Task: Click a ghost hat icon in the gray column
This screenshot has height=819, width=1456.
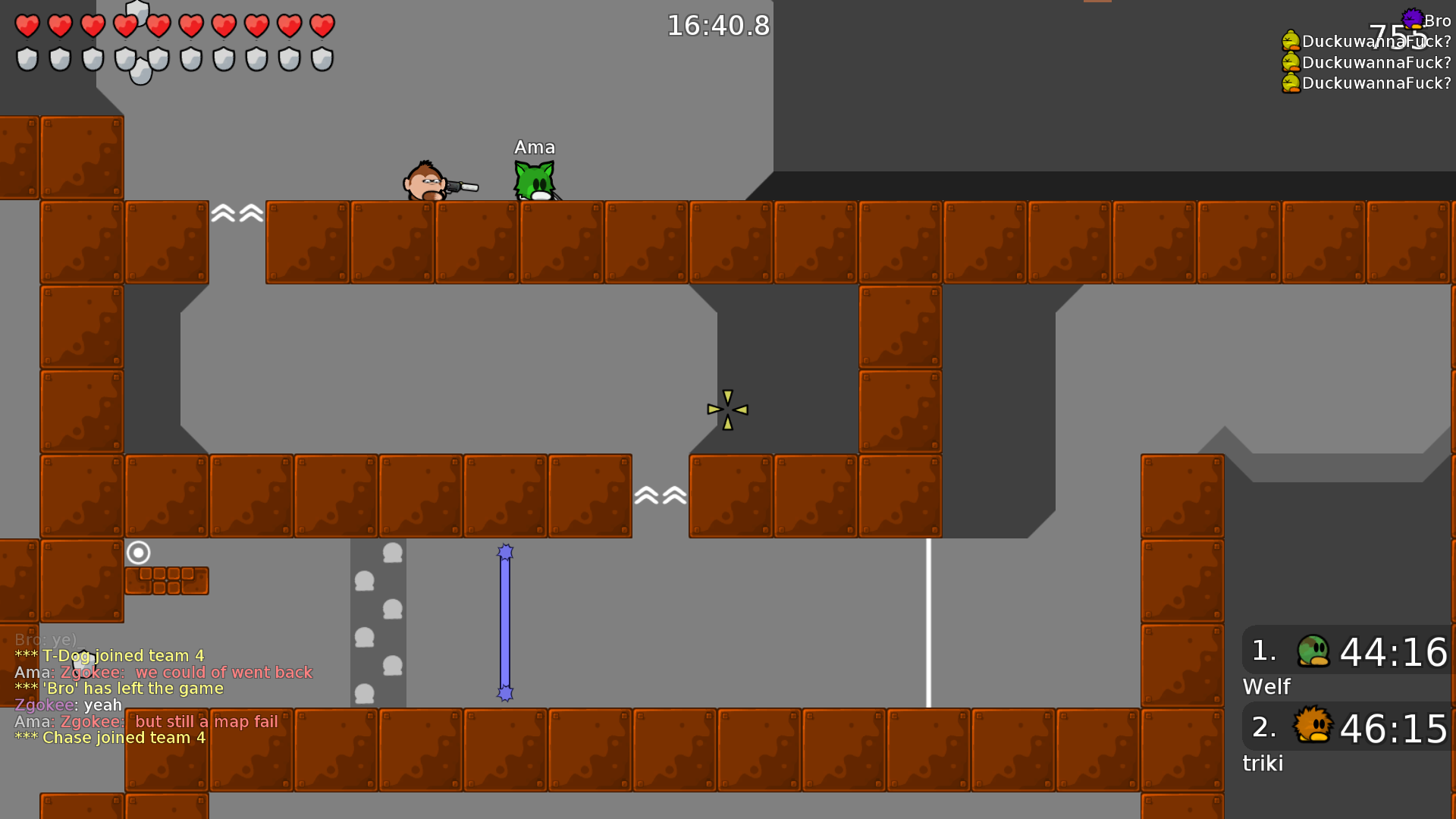Action: click(391, 554)
